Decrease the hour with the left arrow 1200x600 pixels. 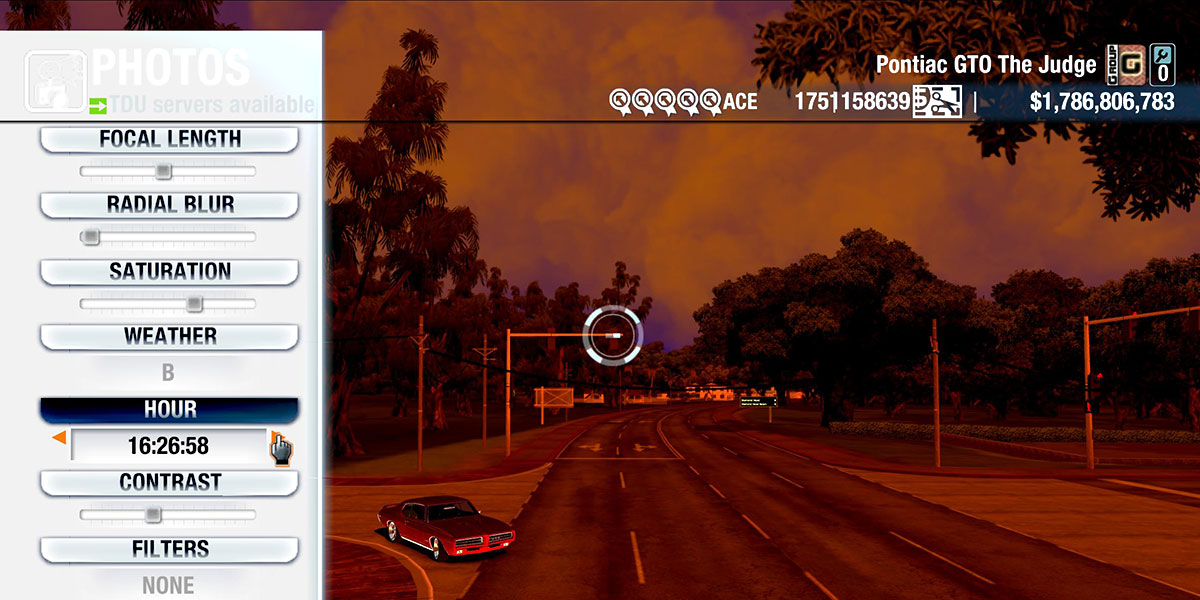click(x=60, y=438)
